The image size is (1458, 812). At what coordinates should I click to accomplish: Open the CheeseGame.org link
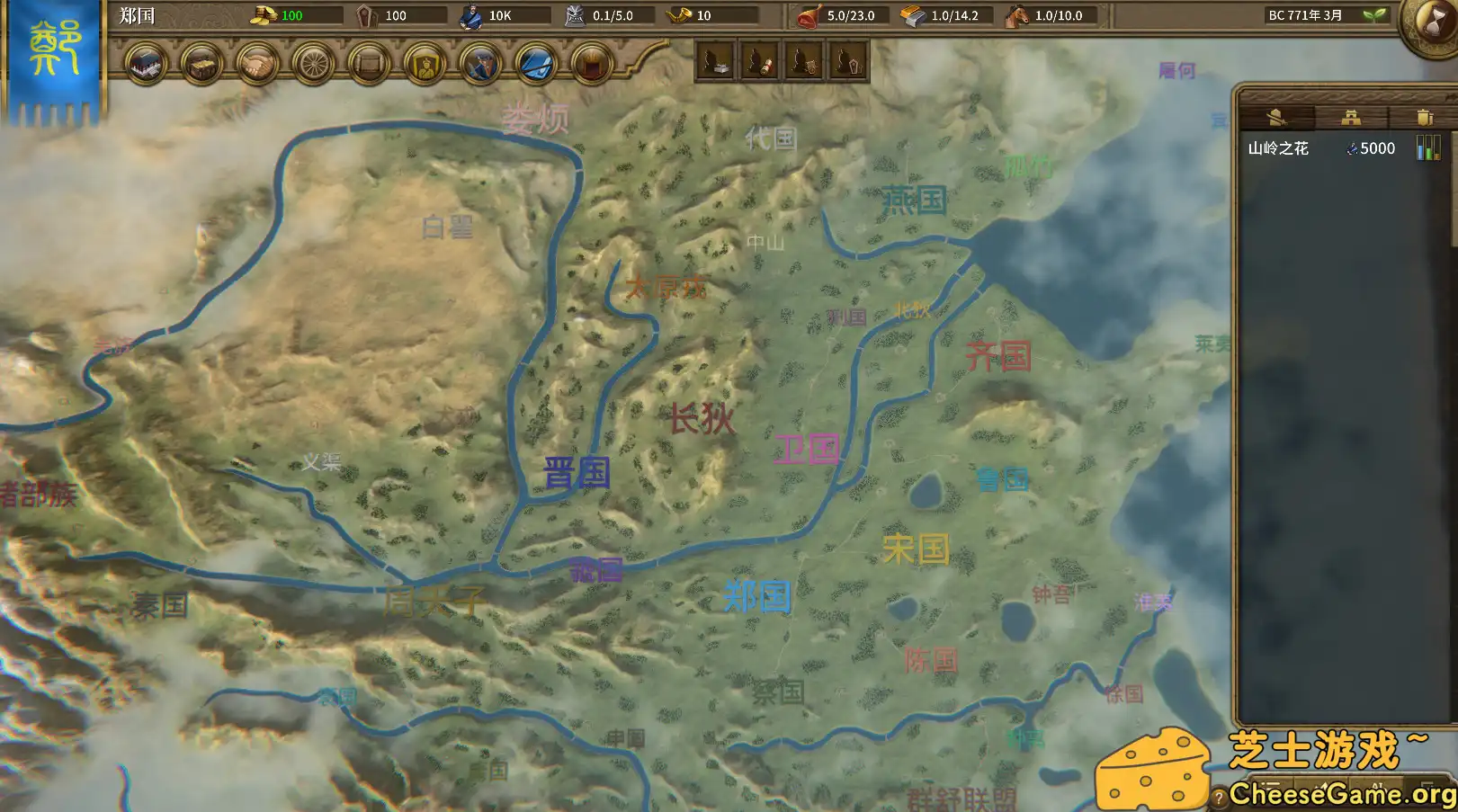1340,795
